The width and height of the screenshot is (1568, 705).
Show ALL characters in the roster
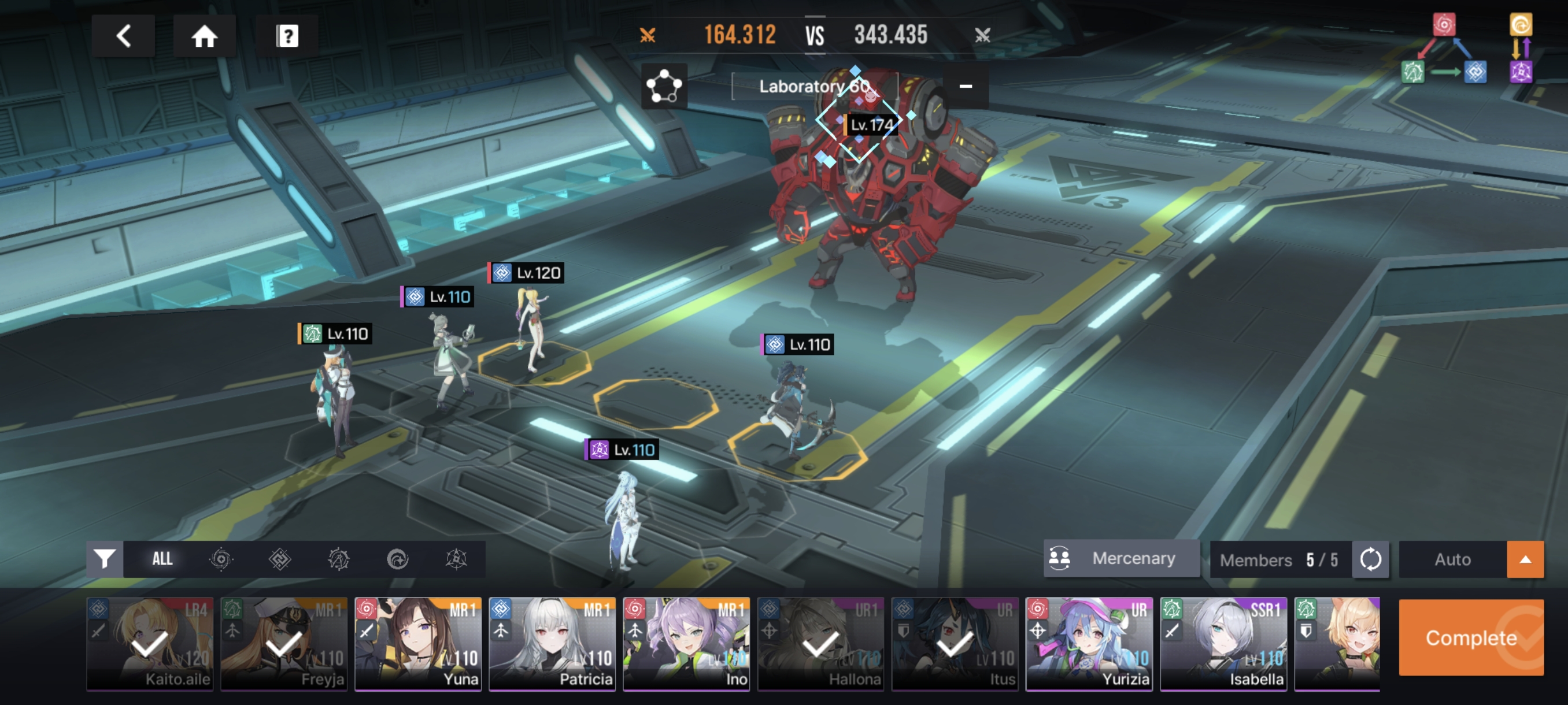point(162,559)
